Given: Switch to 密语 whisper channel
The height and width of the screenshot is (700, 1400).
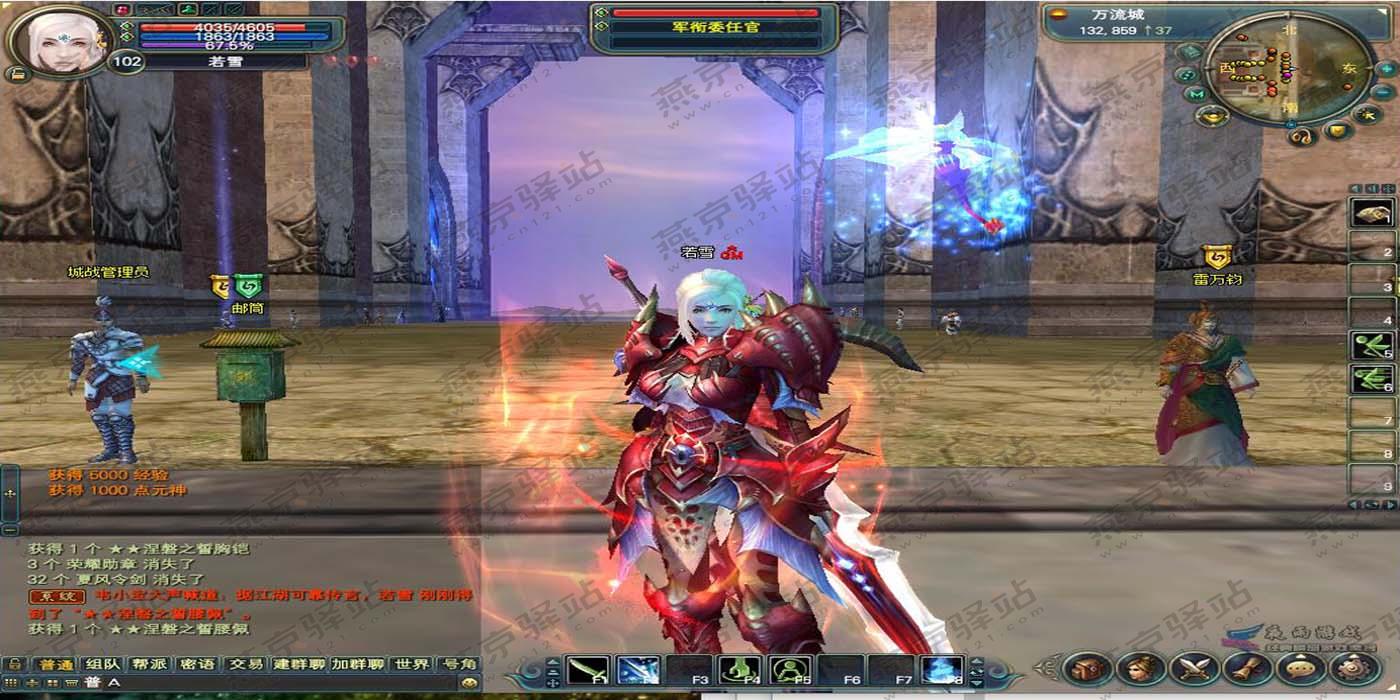Looking at the screenshot, I should pyautogui.click(x=197, y=665).
